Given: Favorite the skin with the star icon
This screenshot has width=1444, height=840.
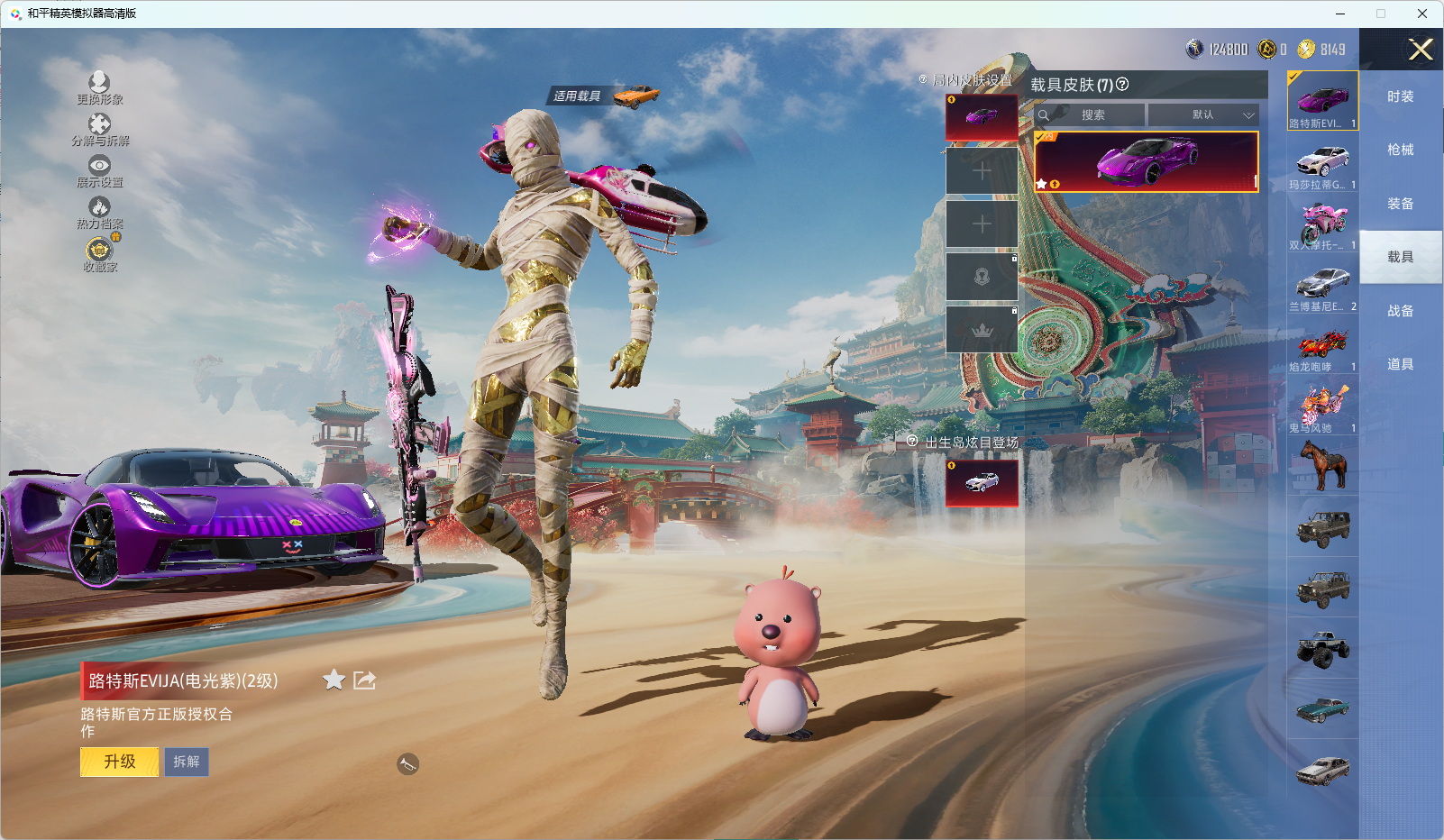Looking at the screenshot, I should [334, 680].
